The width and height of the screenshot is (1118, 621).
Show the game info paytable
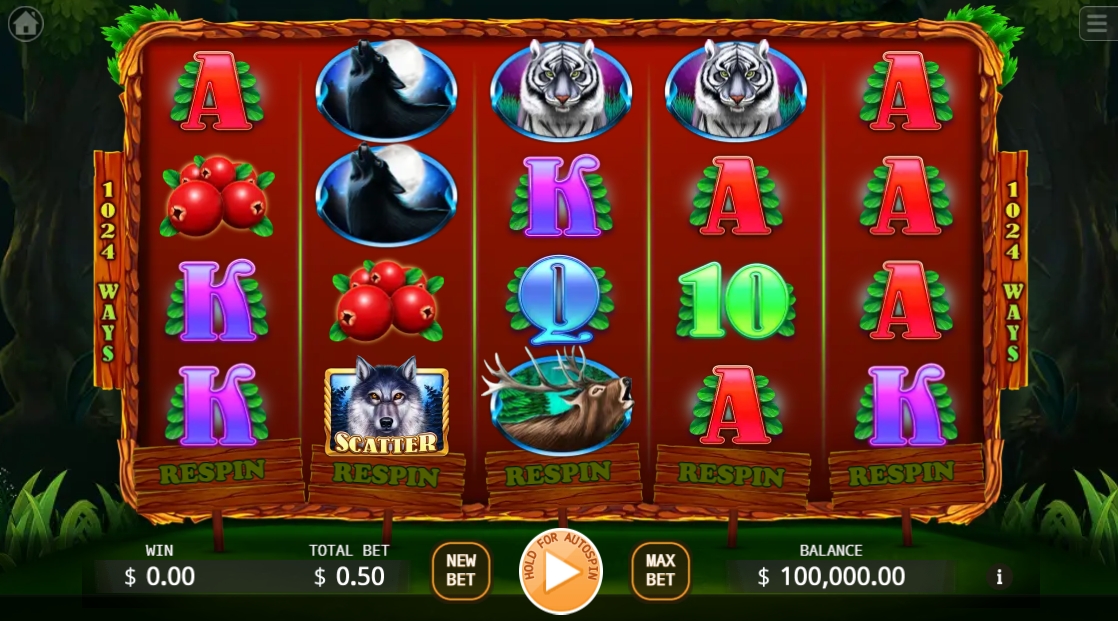point(998,576)
